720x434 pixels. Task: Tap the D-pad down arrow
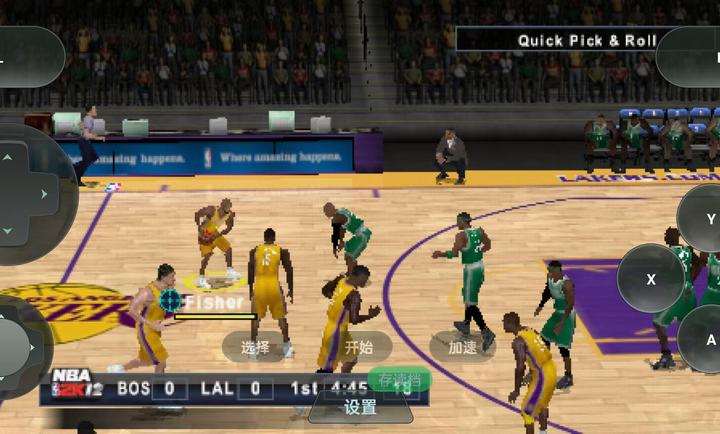click(x=9, y=230)
